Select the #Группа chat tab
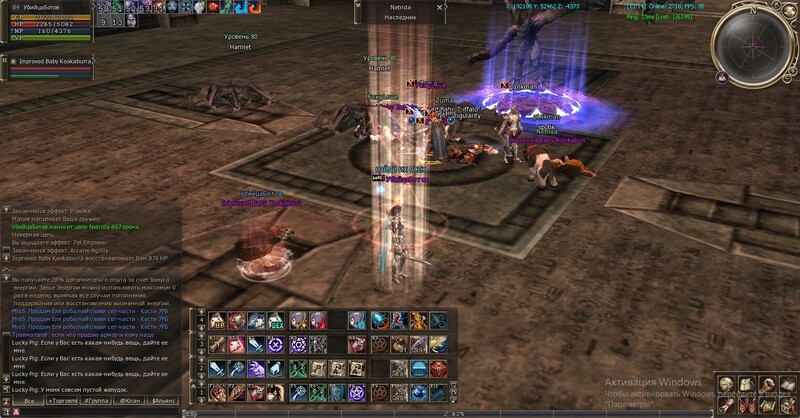 click(97, 400)
